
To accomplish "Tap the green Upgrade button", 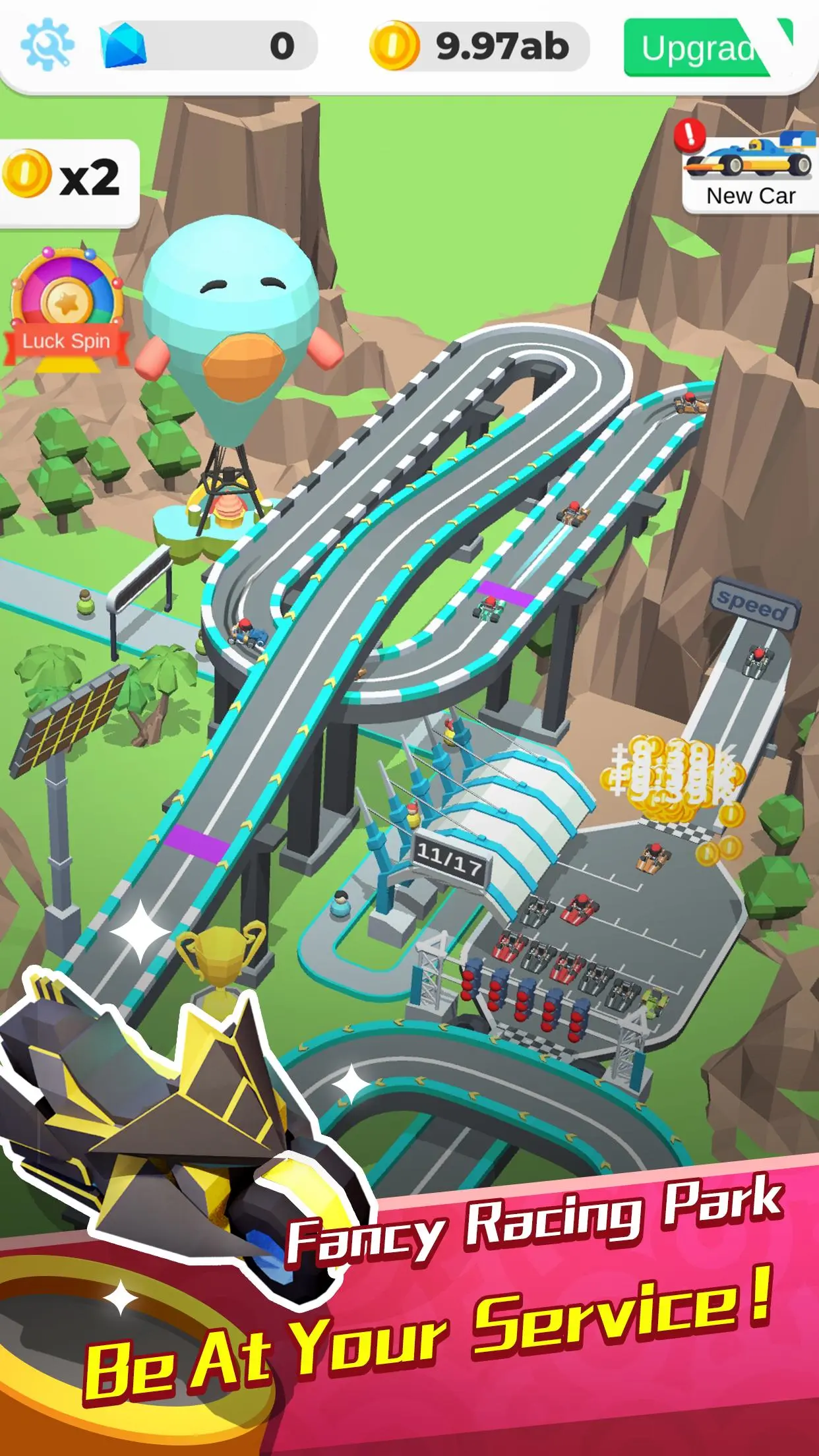I will coord(707,47).
